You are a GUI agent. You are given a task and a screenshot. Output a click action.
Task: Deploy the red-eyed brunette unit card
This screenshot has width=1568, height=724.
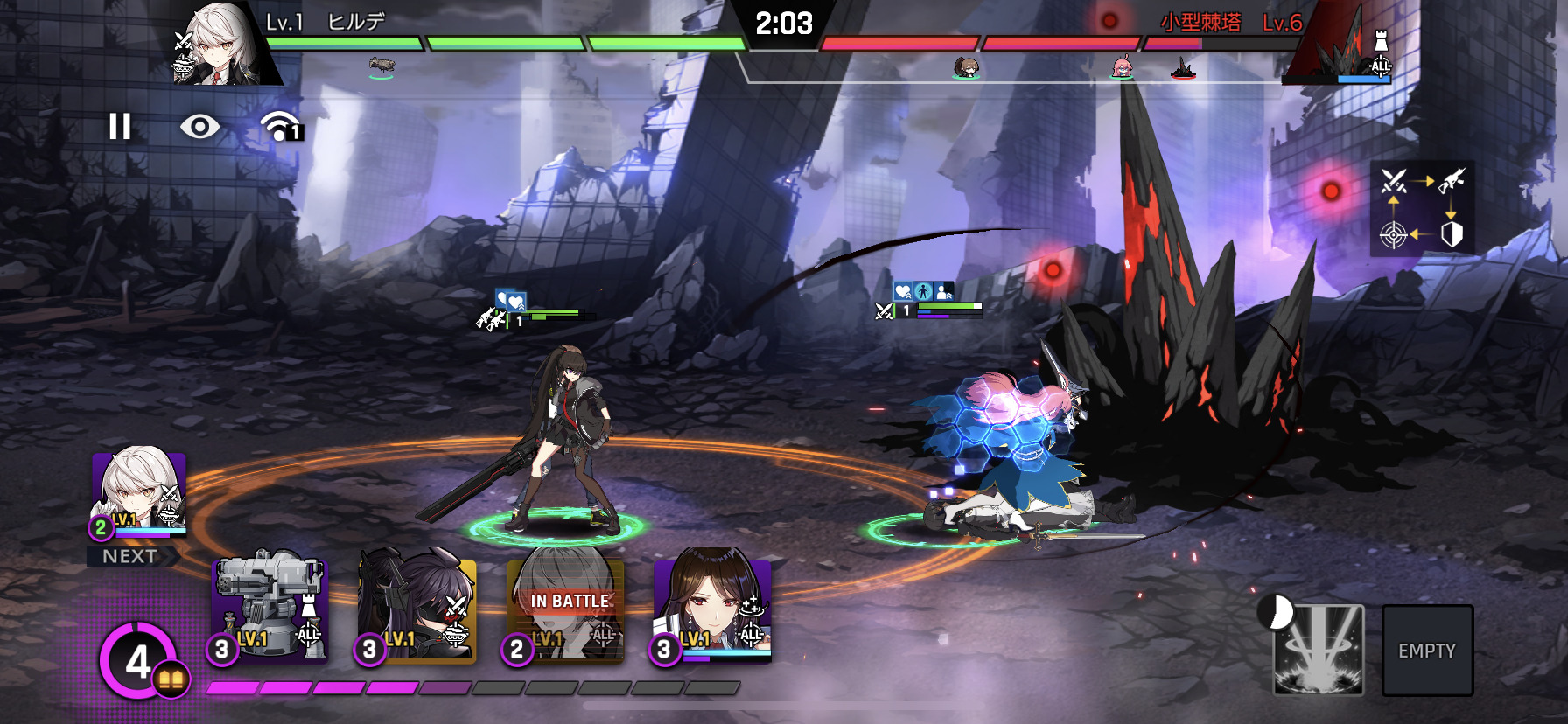(712, 609)
